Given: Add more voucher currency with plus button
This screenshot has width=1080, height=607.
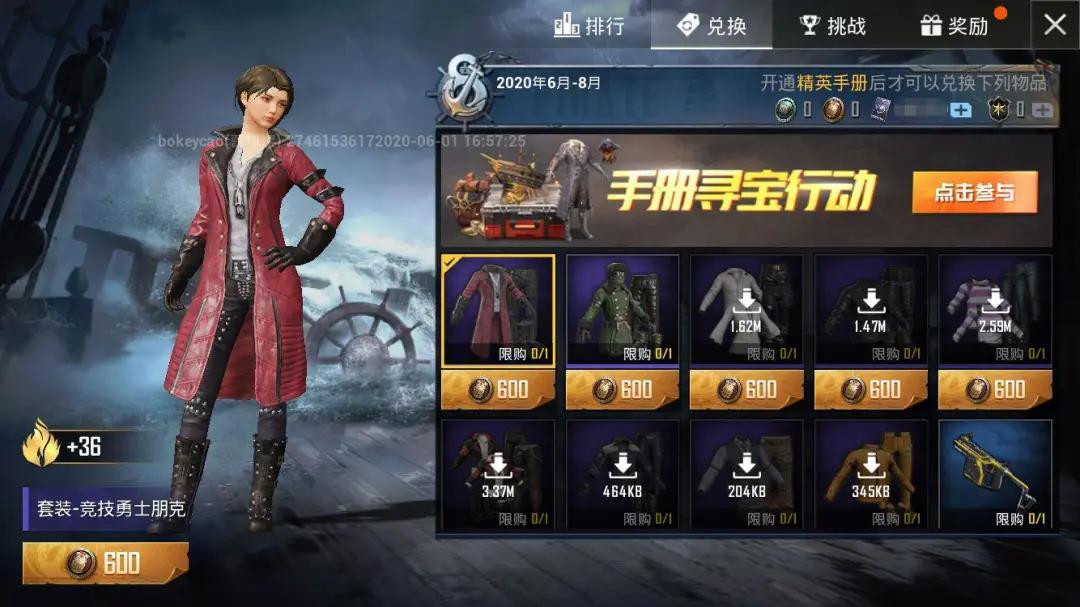Looking at the screenshot, I should pyautogui.click(x=960, y=110).
